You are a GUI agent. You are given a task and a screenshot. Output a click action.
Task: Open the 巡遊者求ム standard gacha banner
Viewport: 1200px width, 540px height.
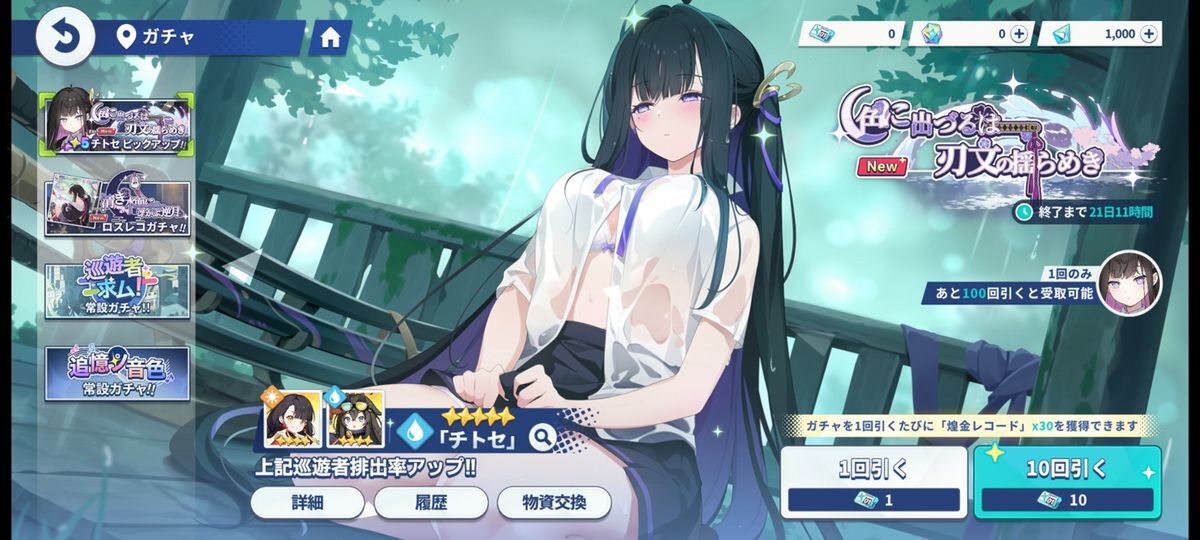117,291
